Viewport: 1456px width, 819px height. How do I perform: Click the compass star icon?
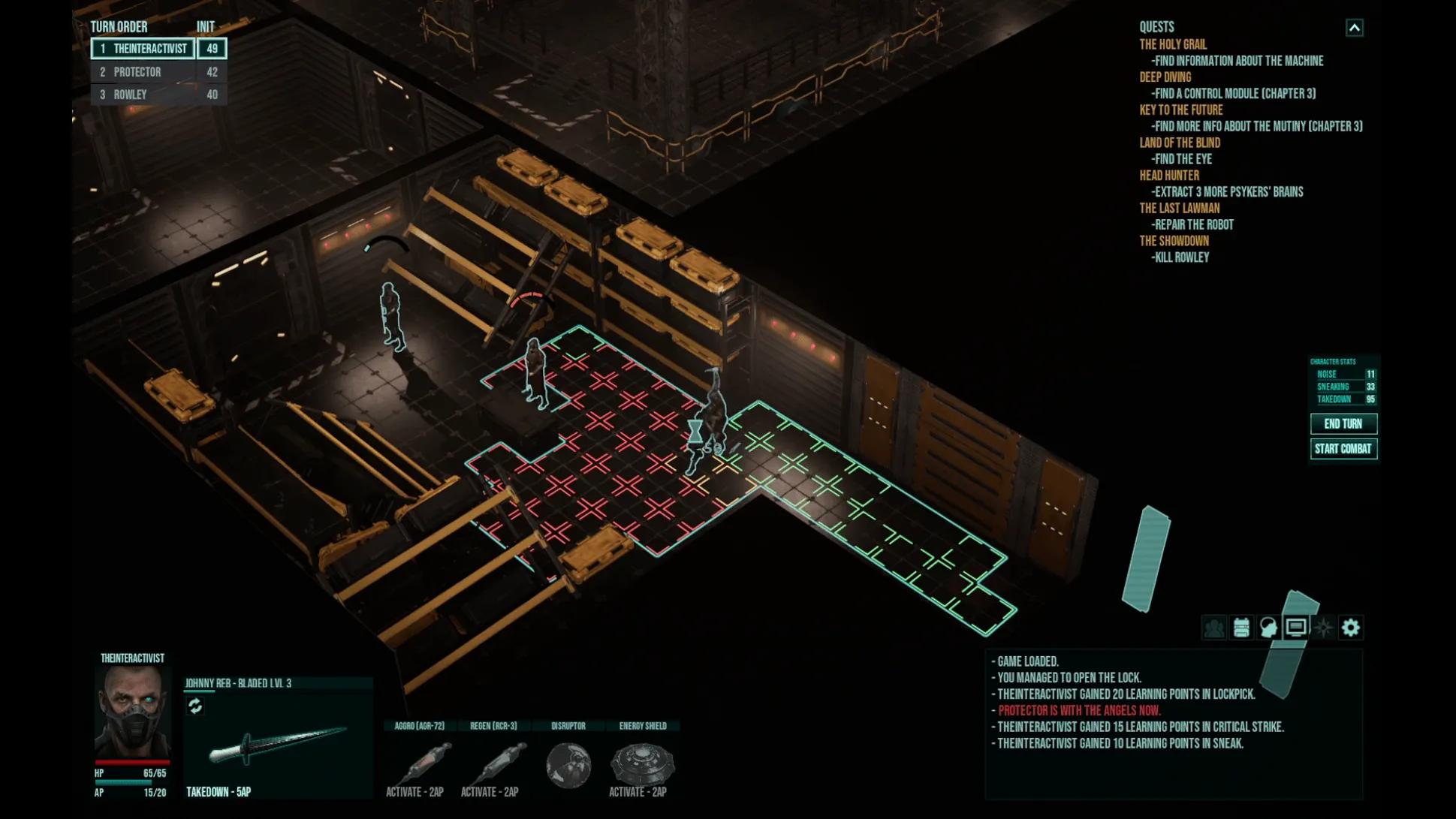tap(1323, 628)
